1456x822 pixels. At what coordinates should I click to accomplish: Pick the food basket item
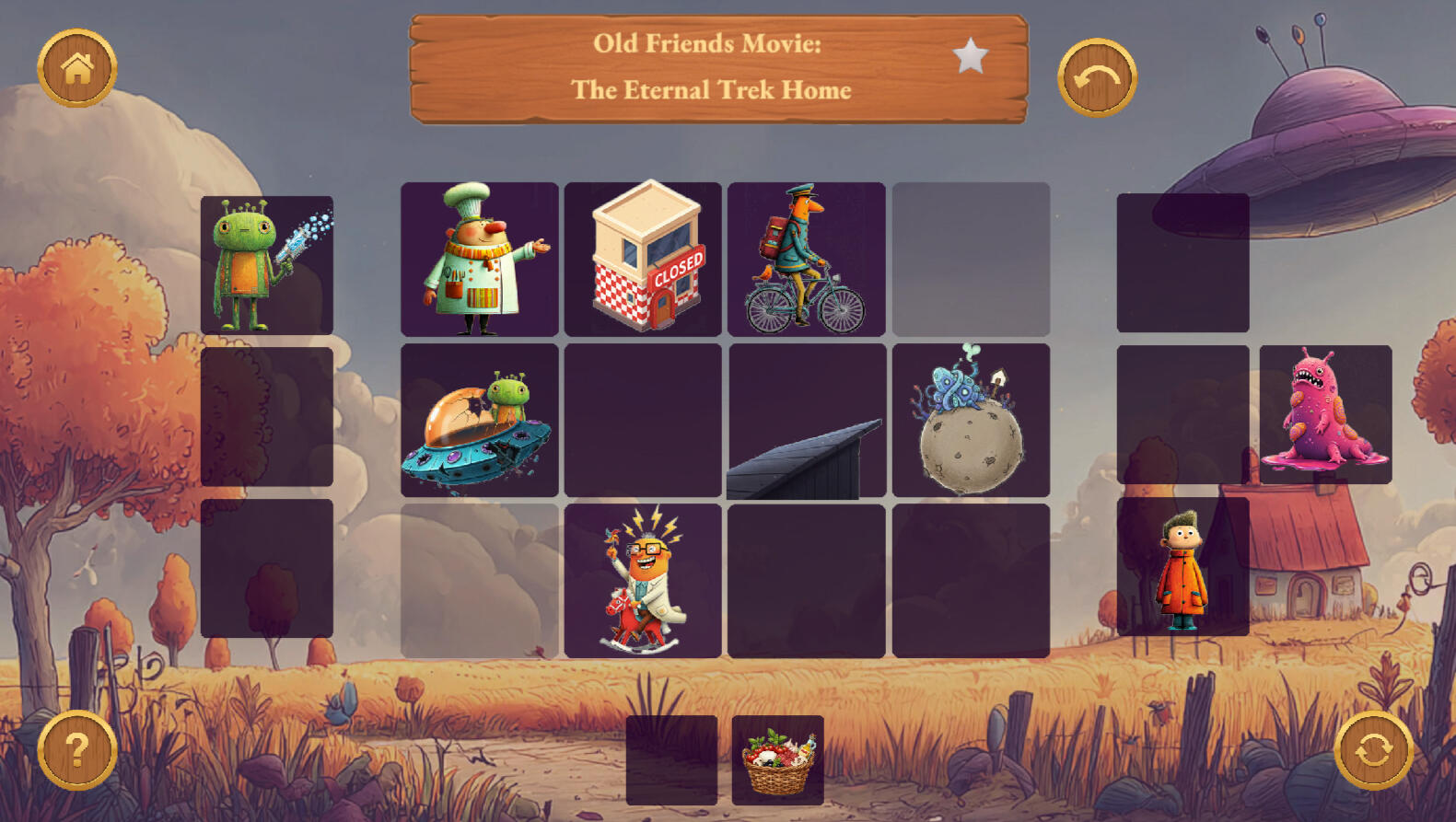click(x=778, y=760)
